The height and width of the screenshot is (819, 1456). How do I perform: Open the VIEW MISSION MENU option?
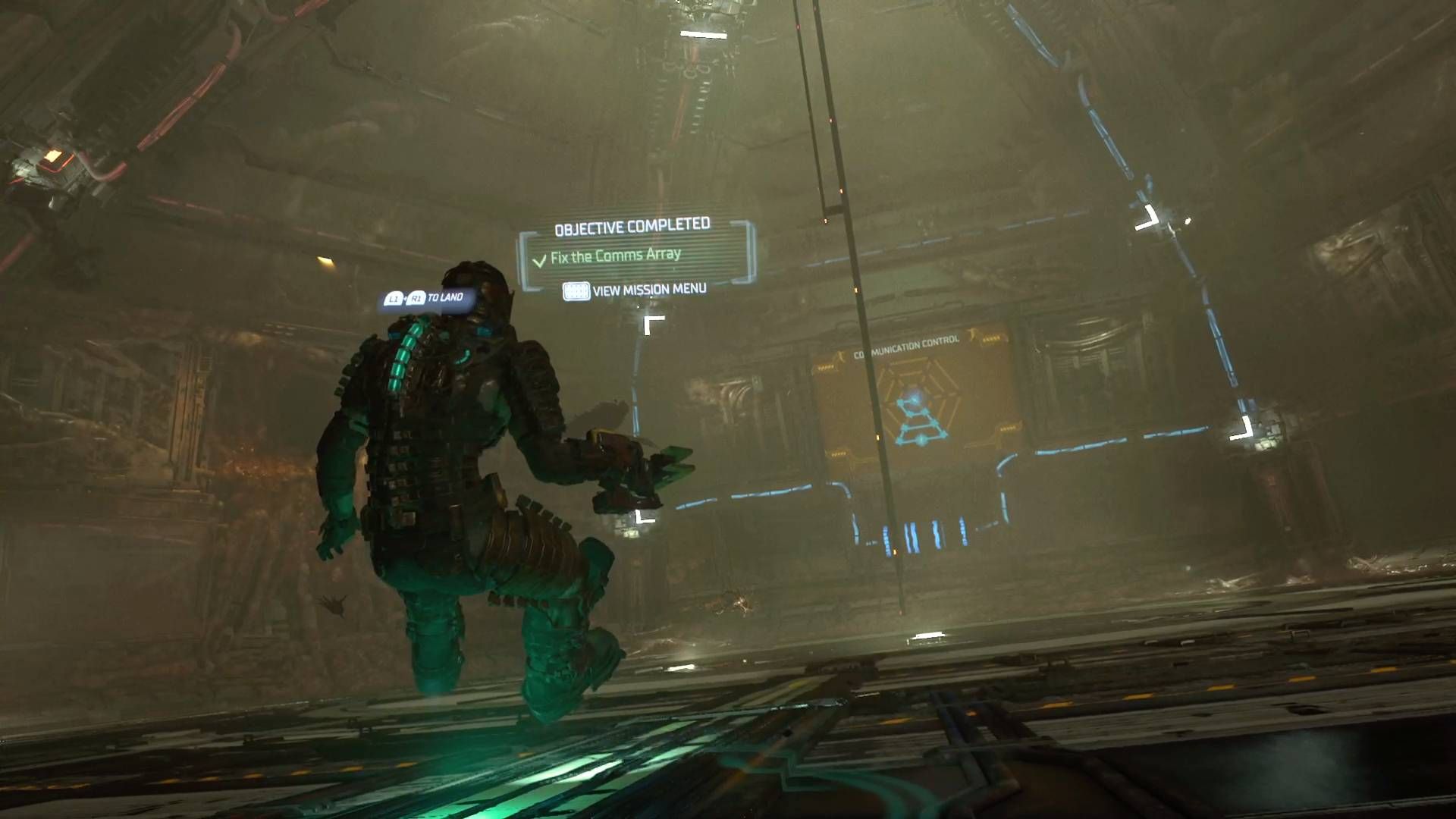[649, 290]
